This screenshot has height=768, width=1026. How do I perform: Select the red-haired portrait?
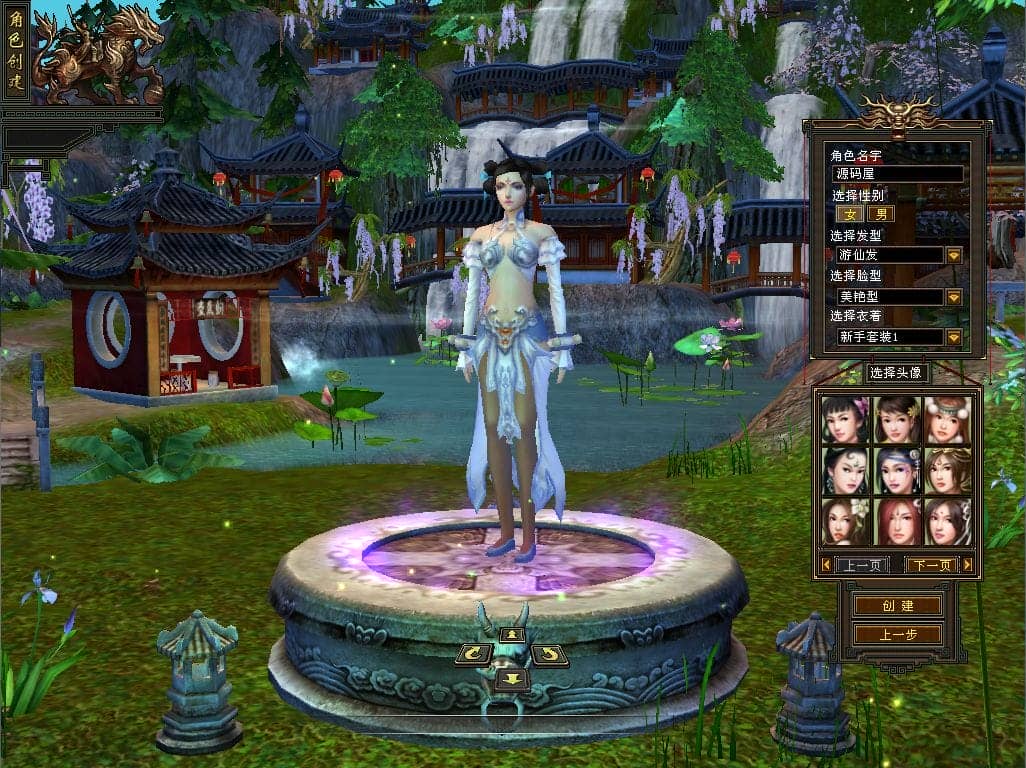tap(896, 521)
